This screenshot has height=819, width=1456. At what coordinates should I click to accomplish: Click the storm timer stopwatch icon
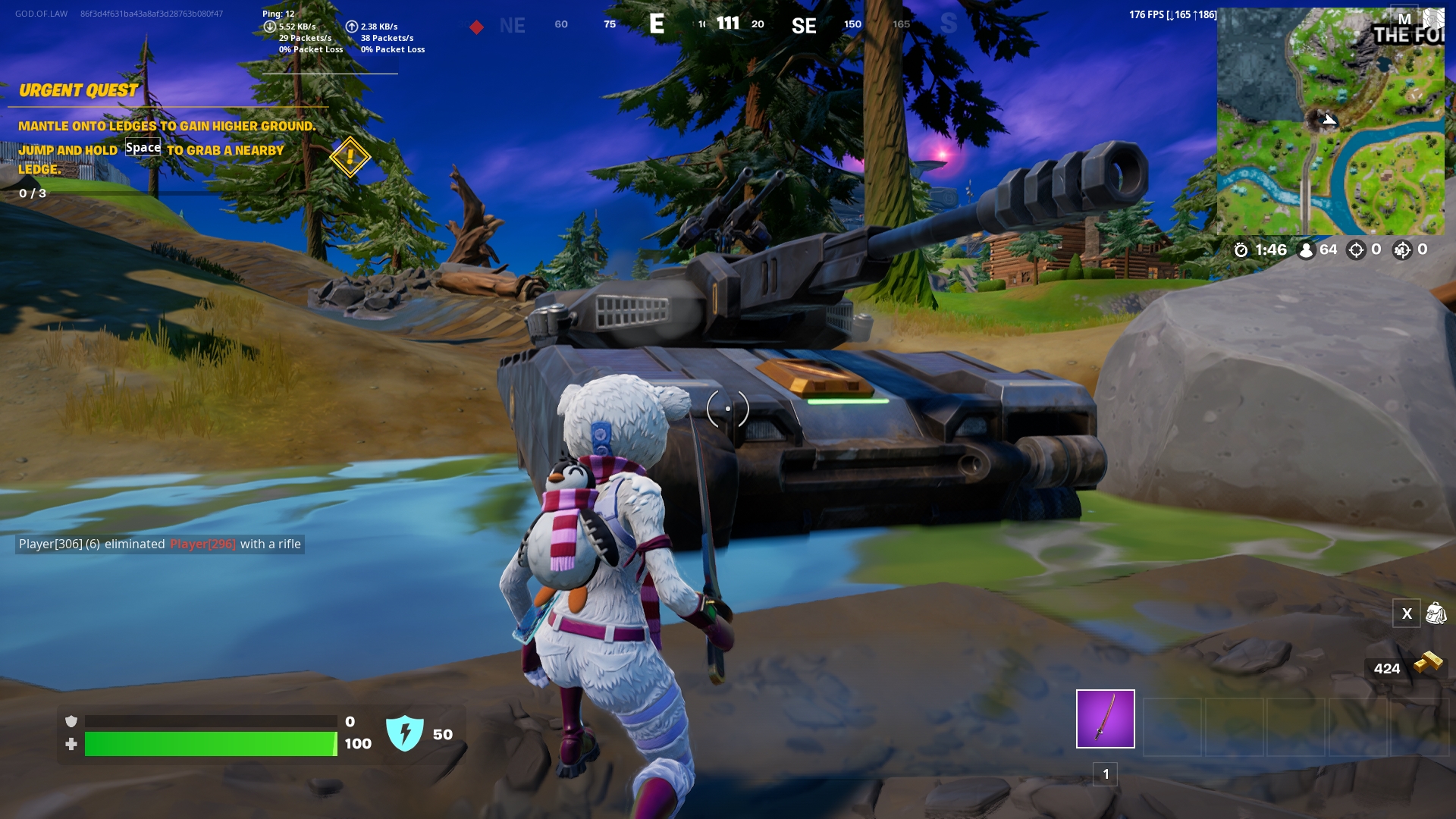[x=1241, y=249]
